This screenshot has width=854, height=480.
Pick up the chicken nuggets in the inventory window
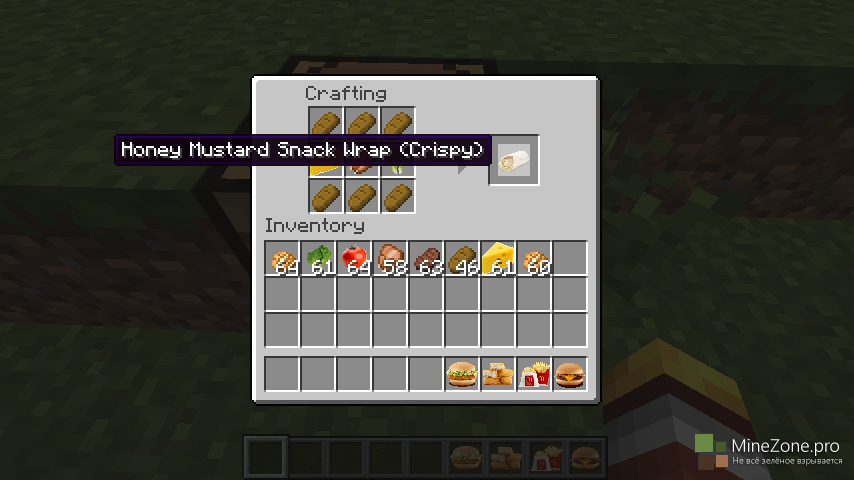pos(498,375)
